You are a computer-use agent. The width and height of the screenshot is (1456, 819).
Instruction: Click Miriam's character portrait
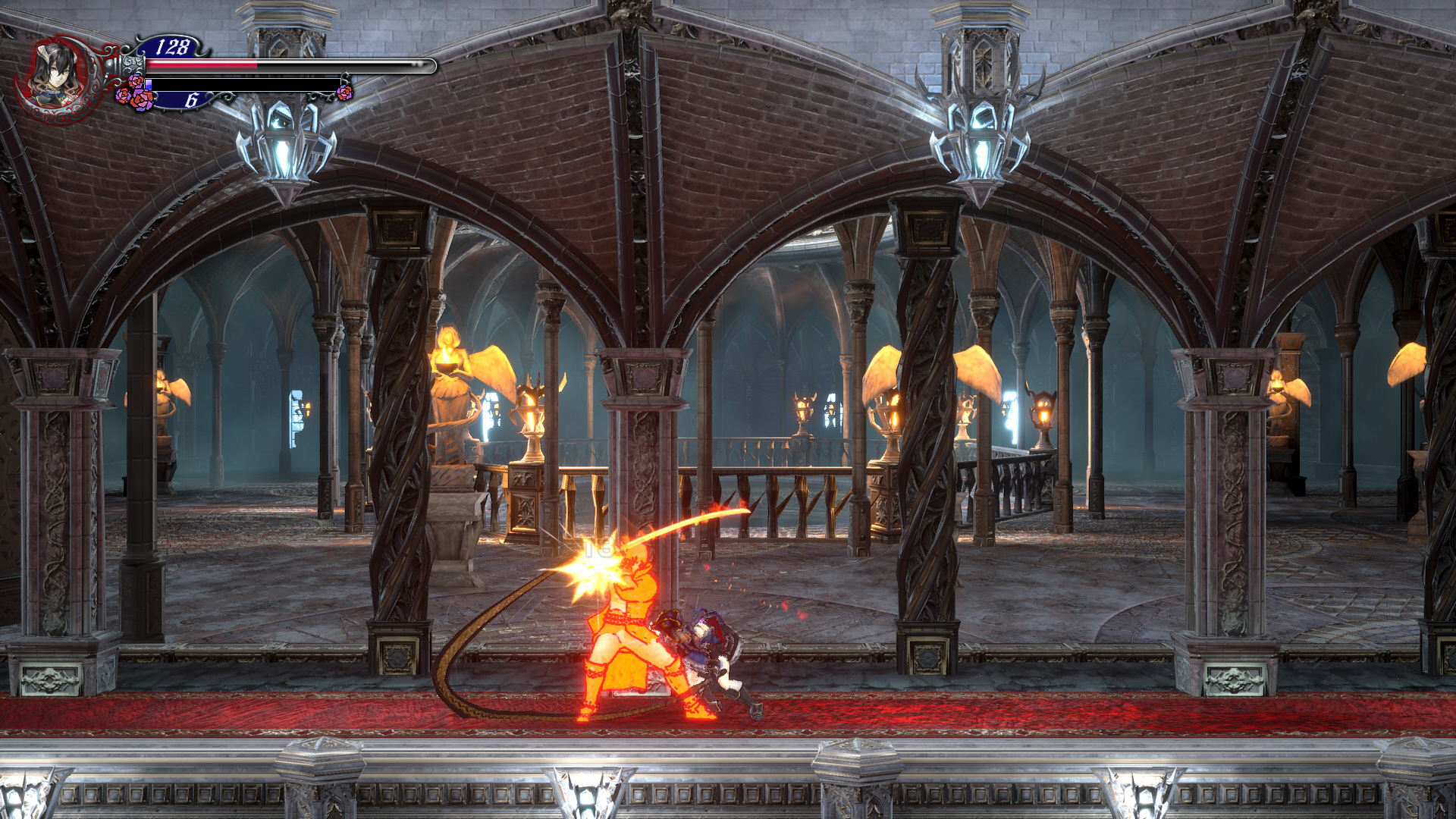(58, 76)
